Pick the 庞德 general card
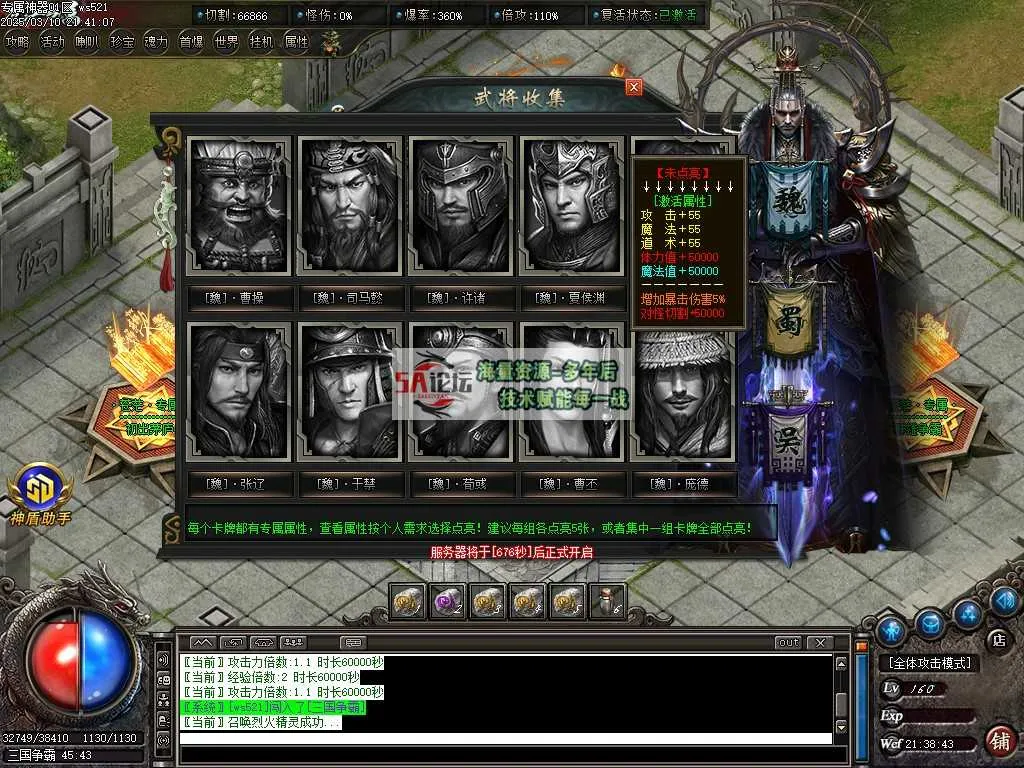 point(683,391)
